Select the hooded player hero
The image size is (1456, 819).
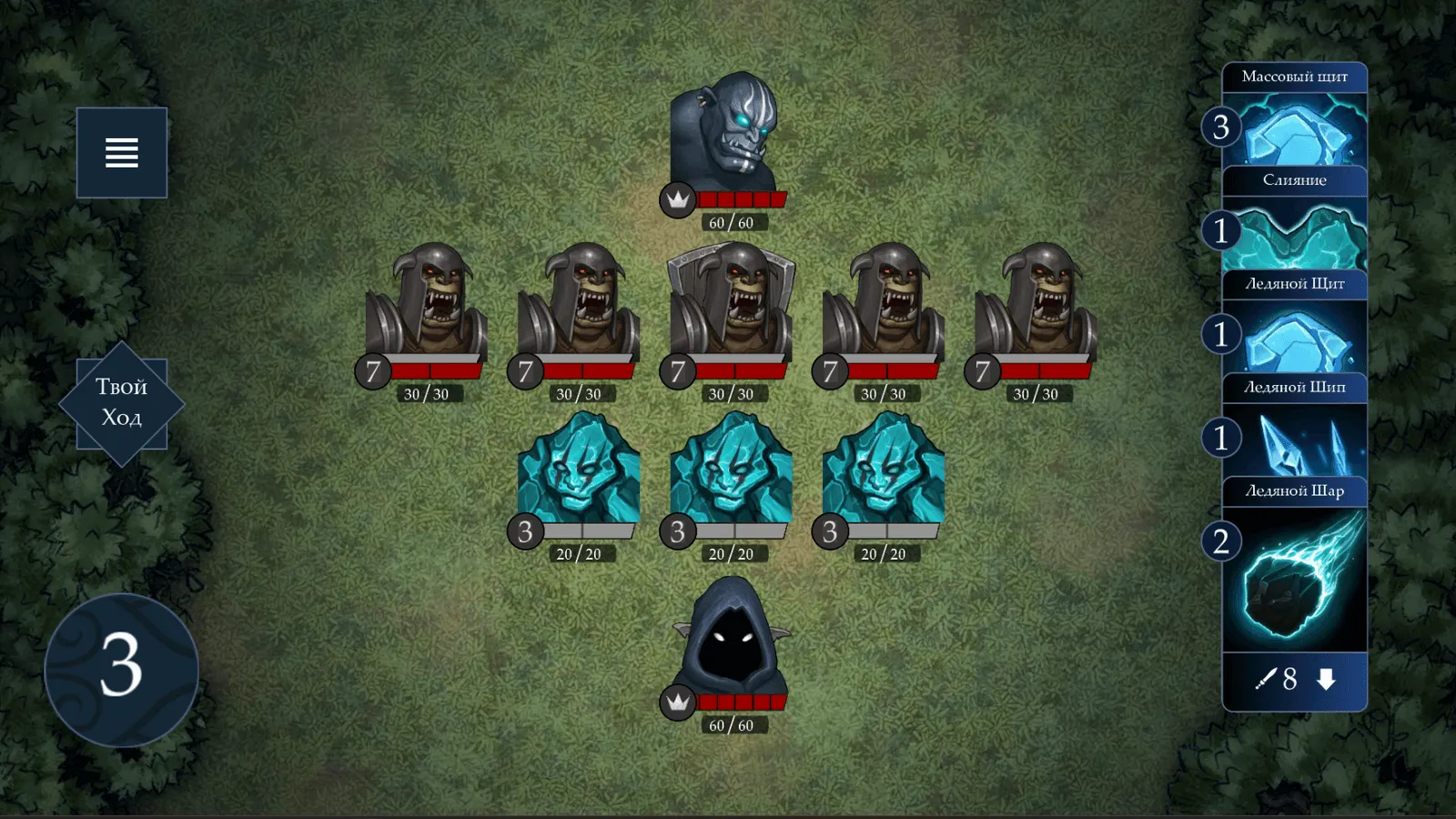(730, 639)
